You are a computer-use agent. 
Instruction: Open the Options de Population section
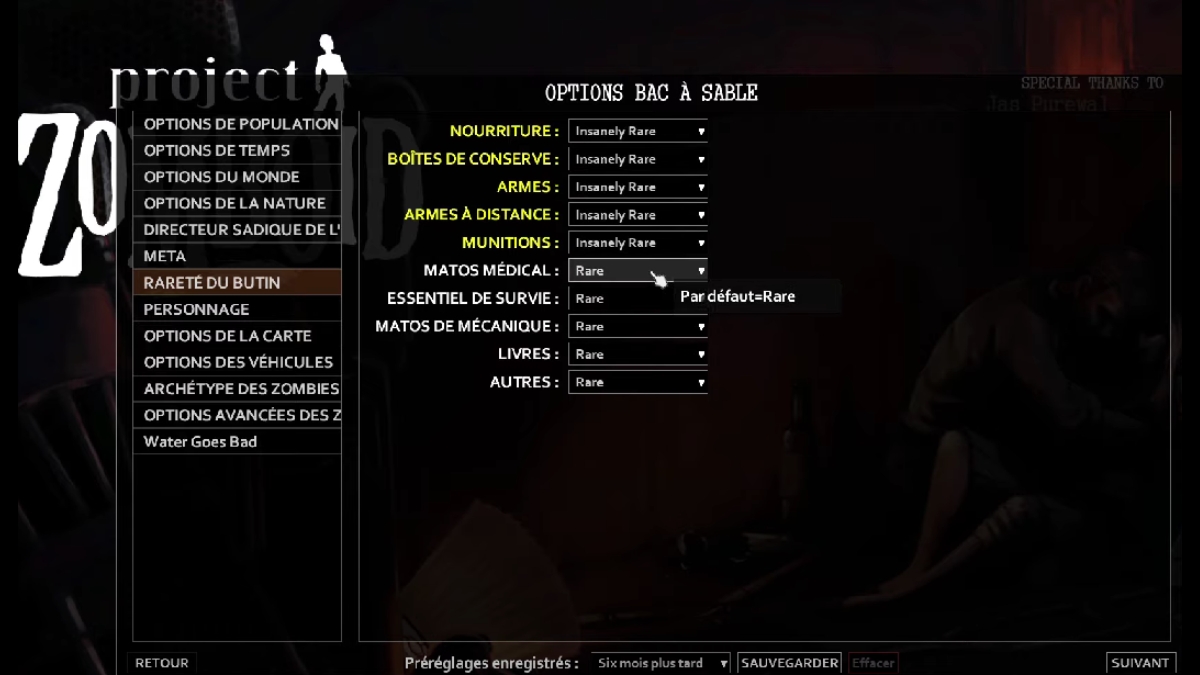tap(240, 124)
